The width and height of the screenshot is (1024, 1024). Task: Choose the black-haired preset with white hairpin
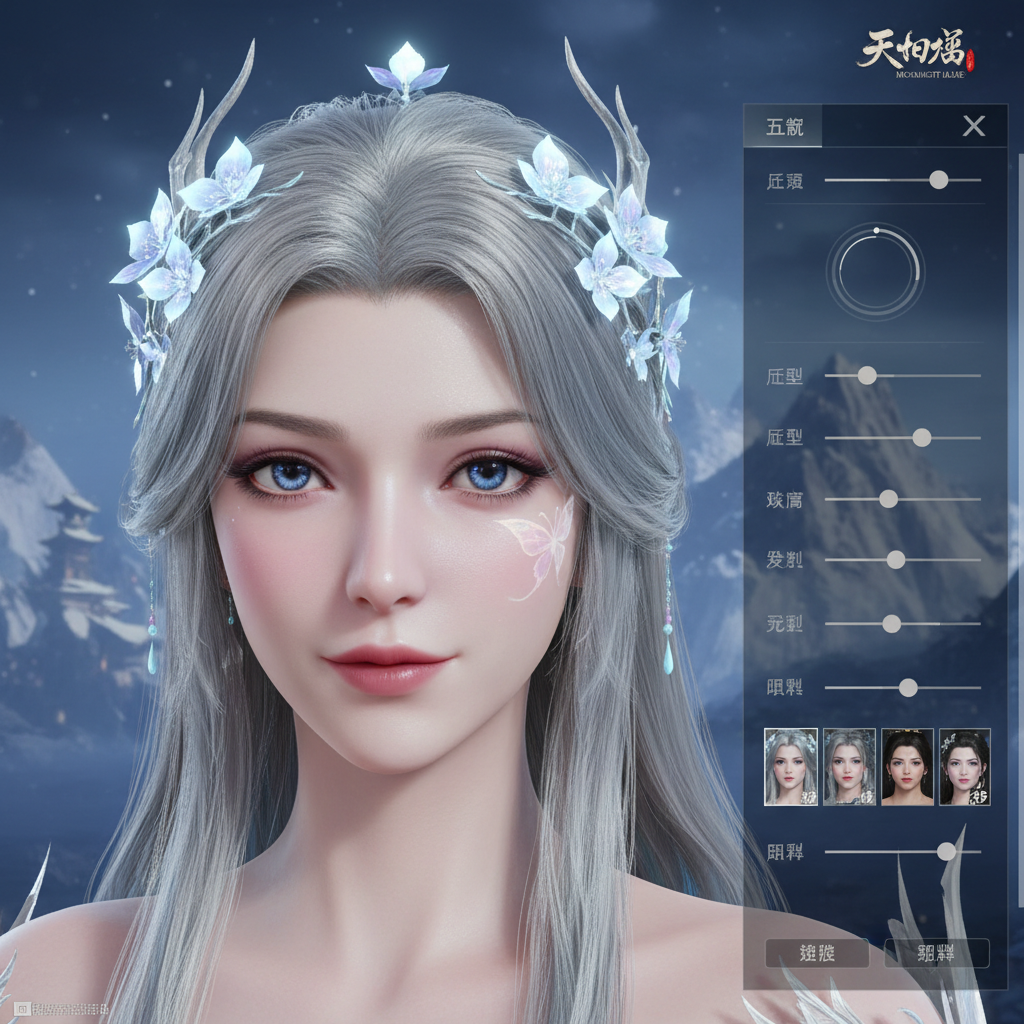[x=965, y=767]
